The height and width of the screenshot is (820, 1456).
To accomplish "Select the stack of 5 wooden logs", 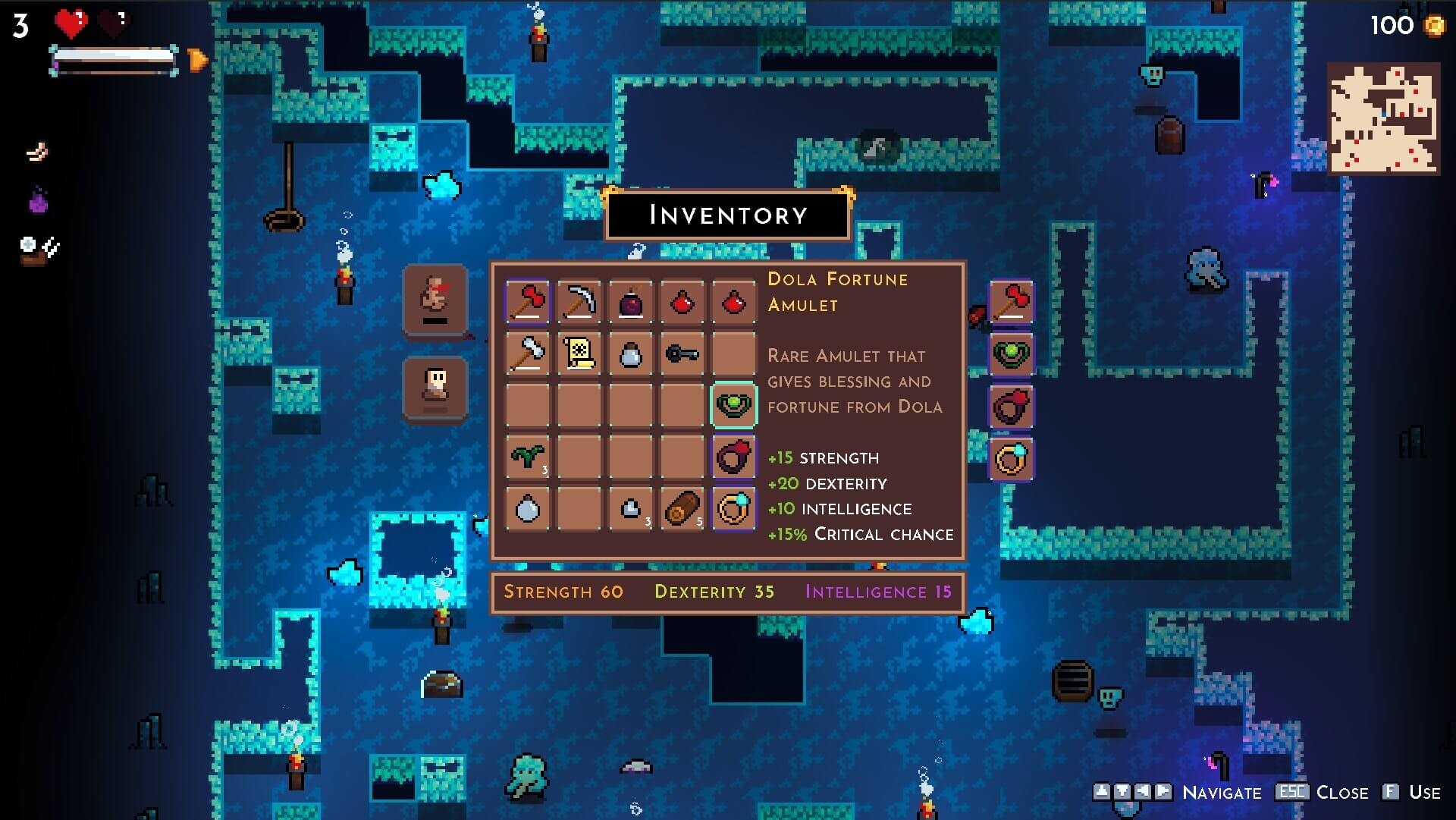I will coord(682,509).
